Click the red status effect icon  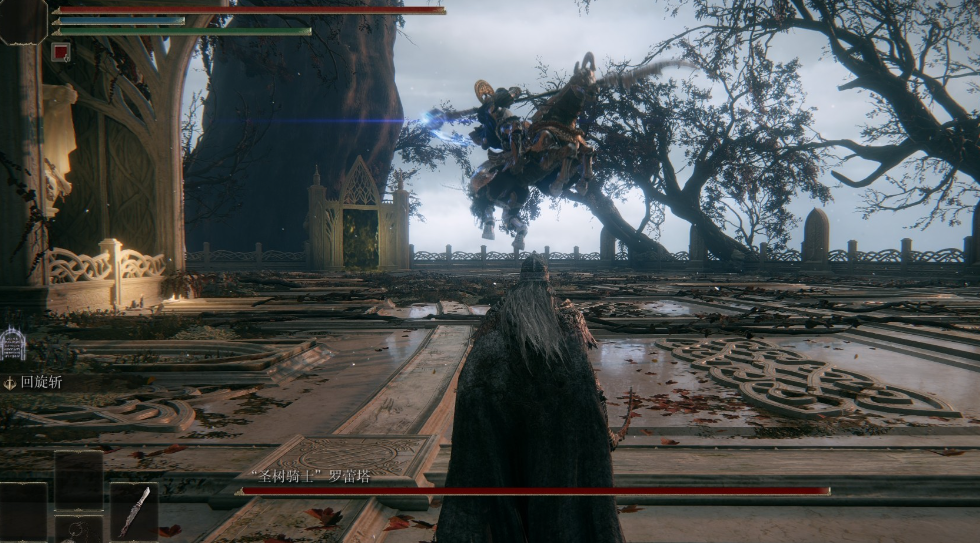coord(60,52)
